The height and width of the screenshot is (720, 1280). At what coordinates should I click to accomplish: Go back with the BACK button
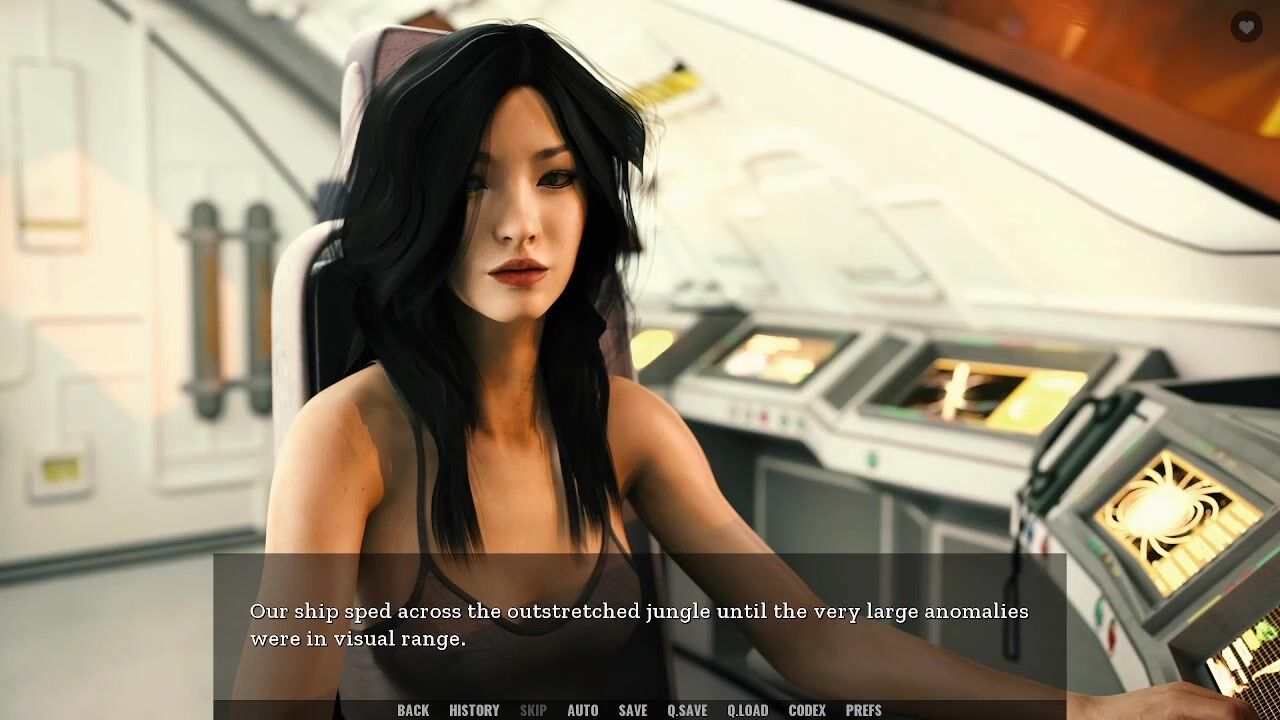[x=413, y=710]
